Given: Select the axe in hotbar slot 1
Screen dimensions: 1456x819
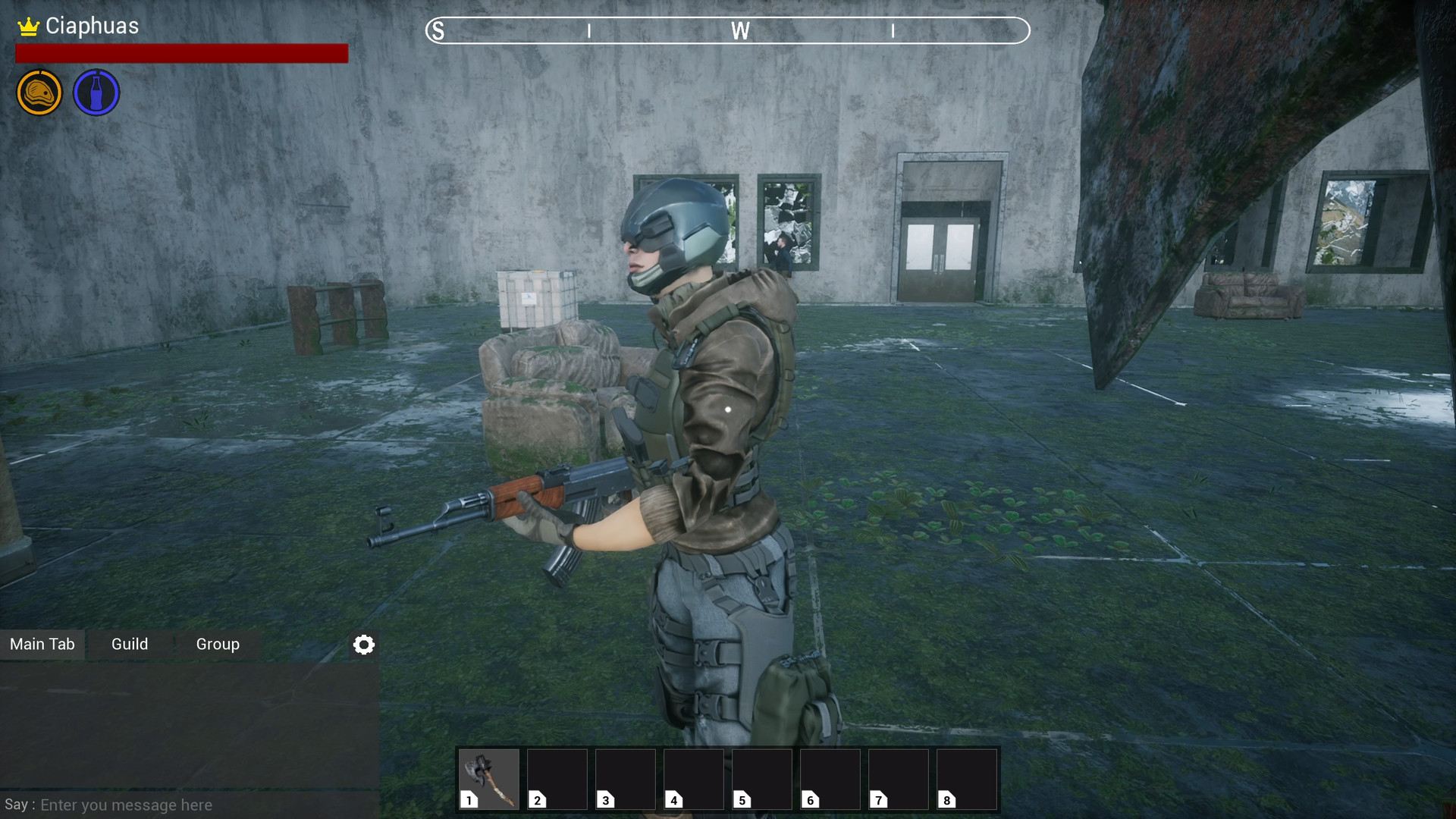Looking at the screenshot, I should coord(488,779).
